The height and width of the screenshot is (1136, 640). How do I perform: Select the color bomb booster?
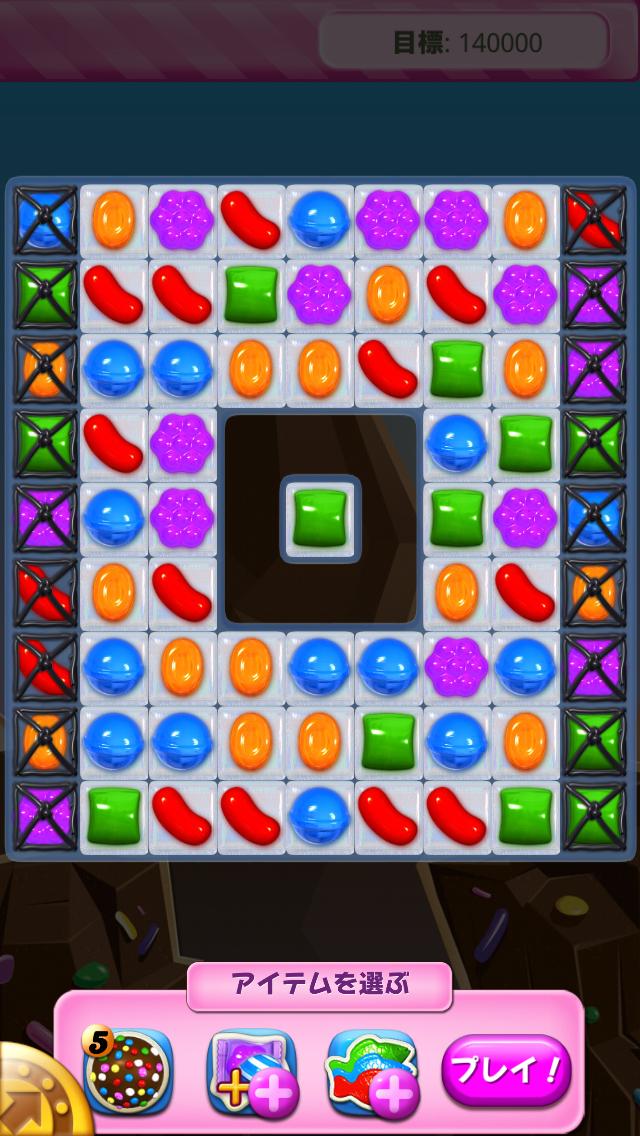(x=128, y=1072)
